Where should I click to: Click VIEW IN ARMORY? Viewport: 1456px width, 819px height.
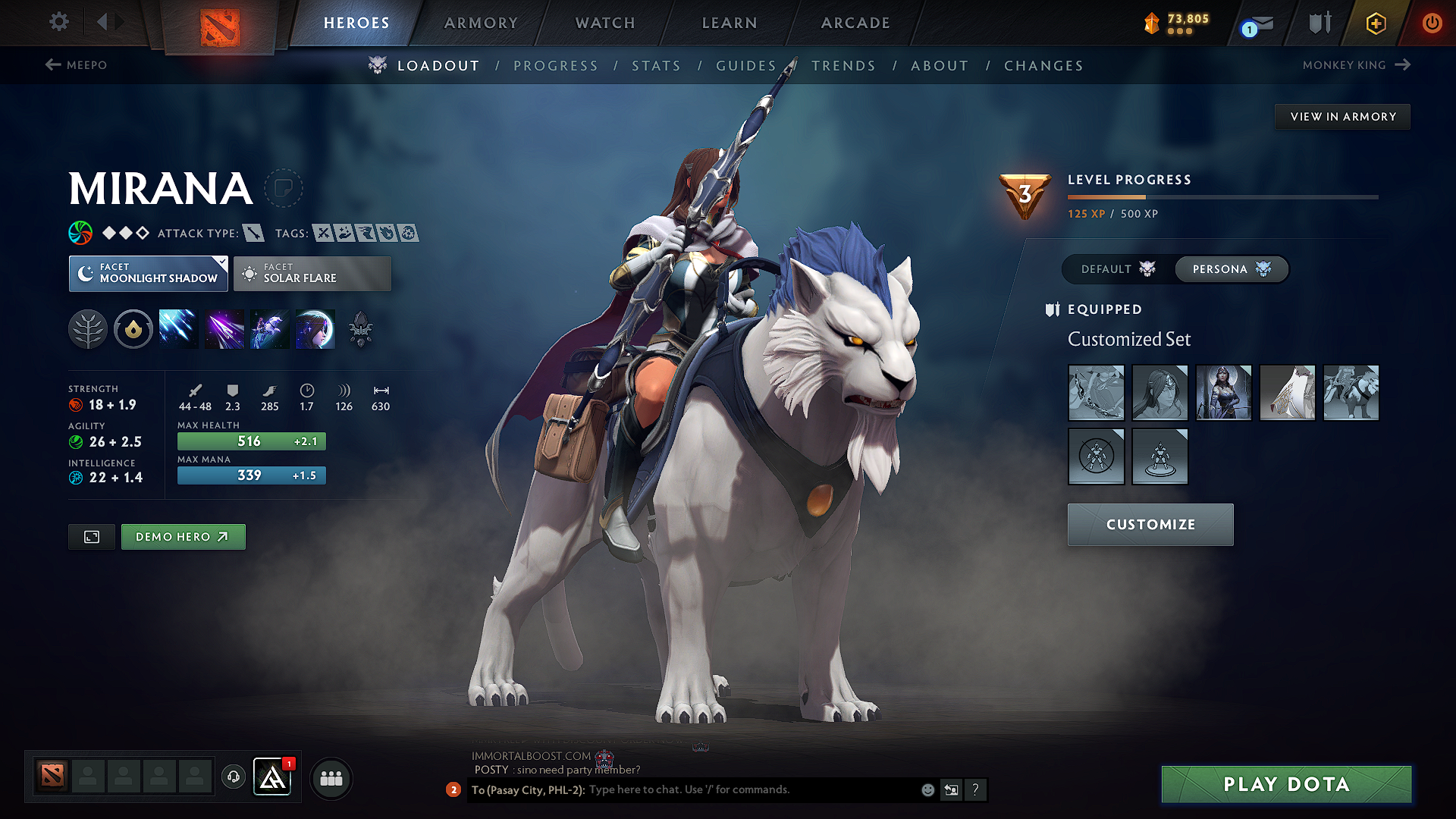tap(1342, 116)
